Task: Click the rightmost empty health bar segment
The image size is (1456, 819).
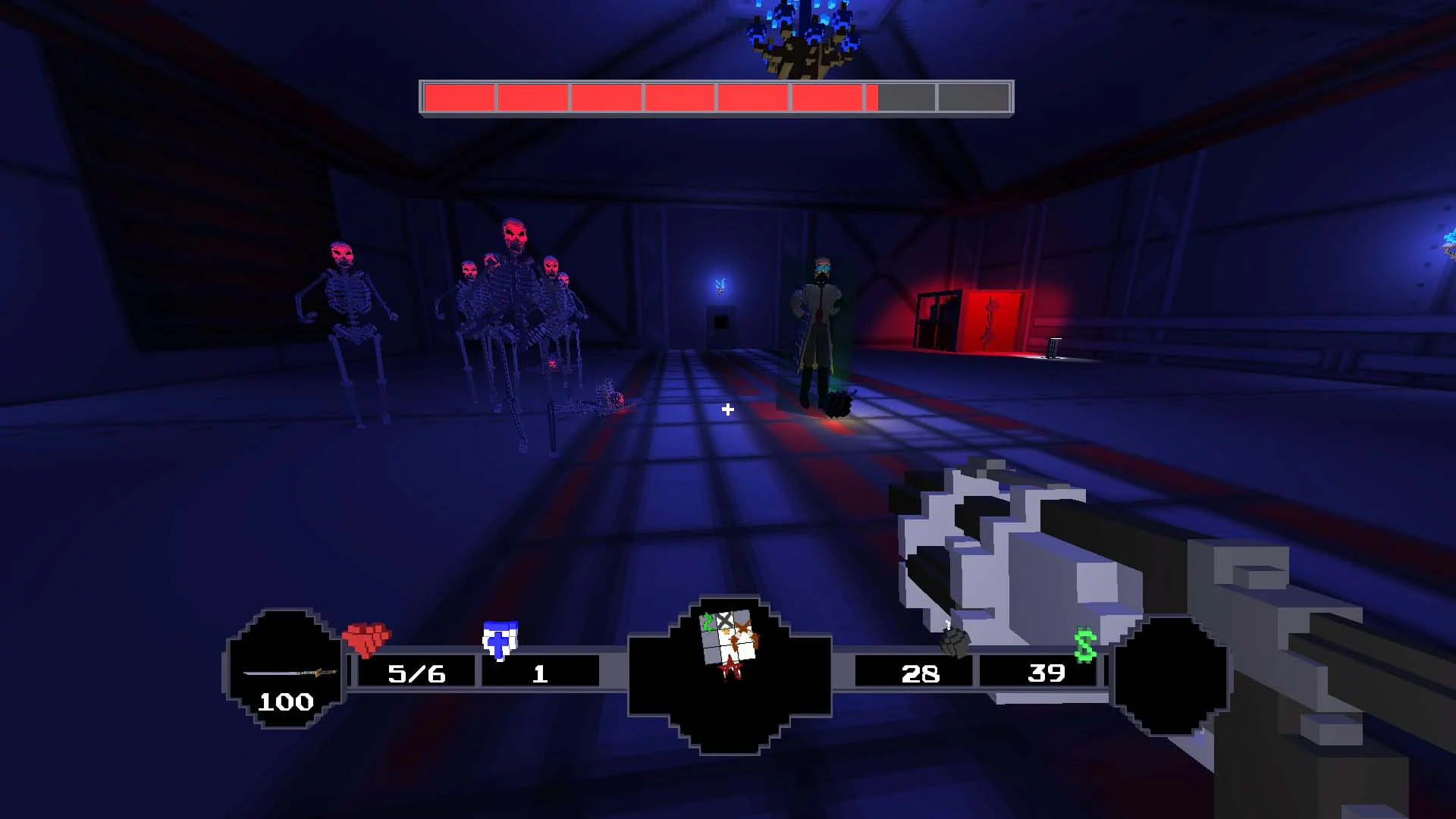Action: pyautogui.click(x=974, y=97)
